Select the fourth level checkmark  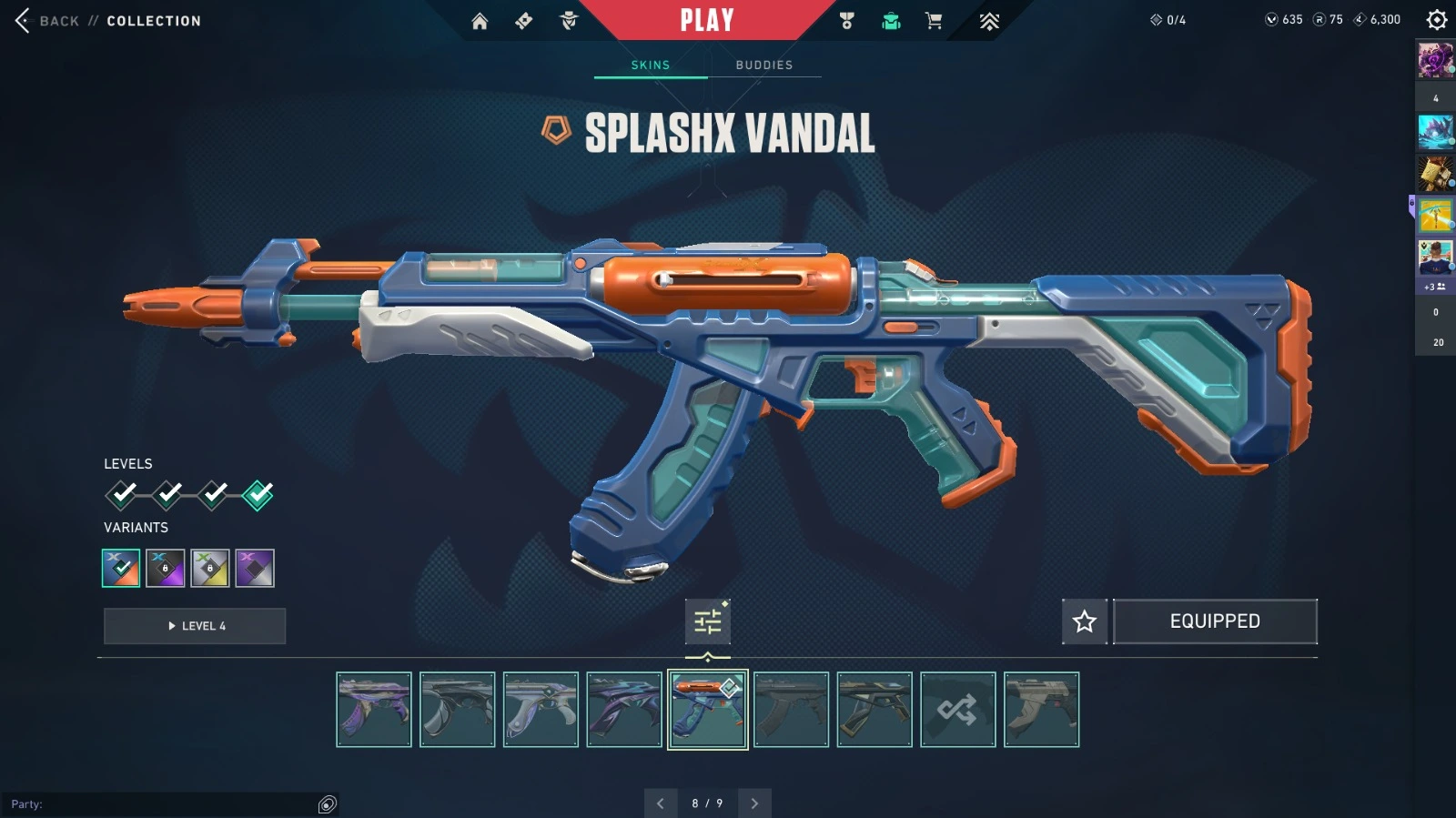pyautogui.click(x=258, y=495)
